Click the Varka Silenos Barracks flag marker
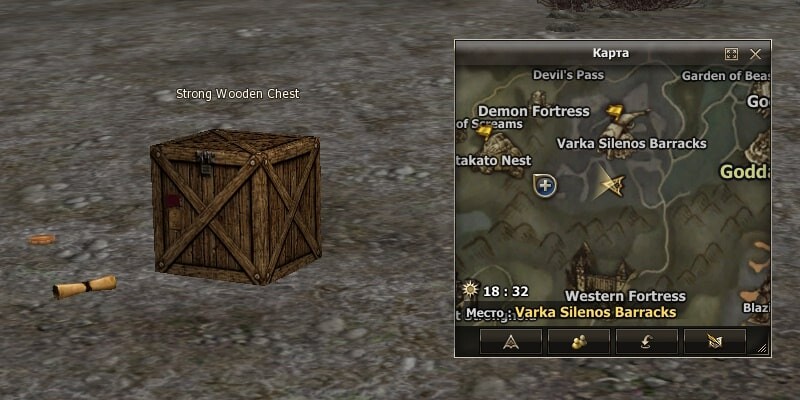 tap(616, 112)
